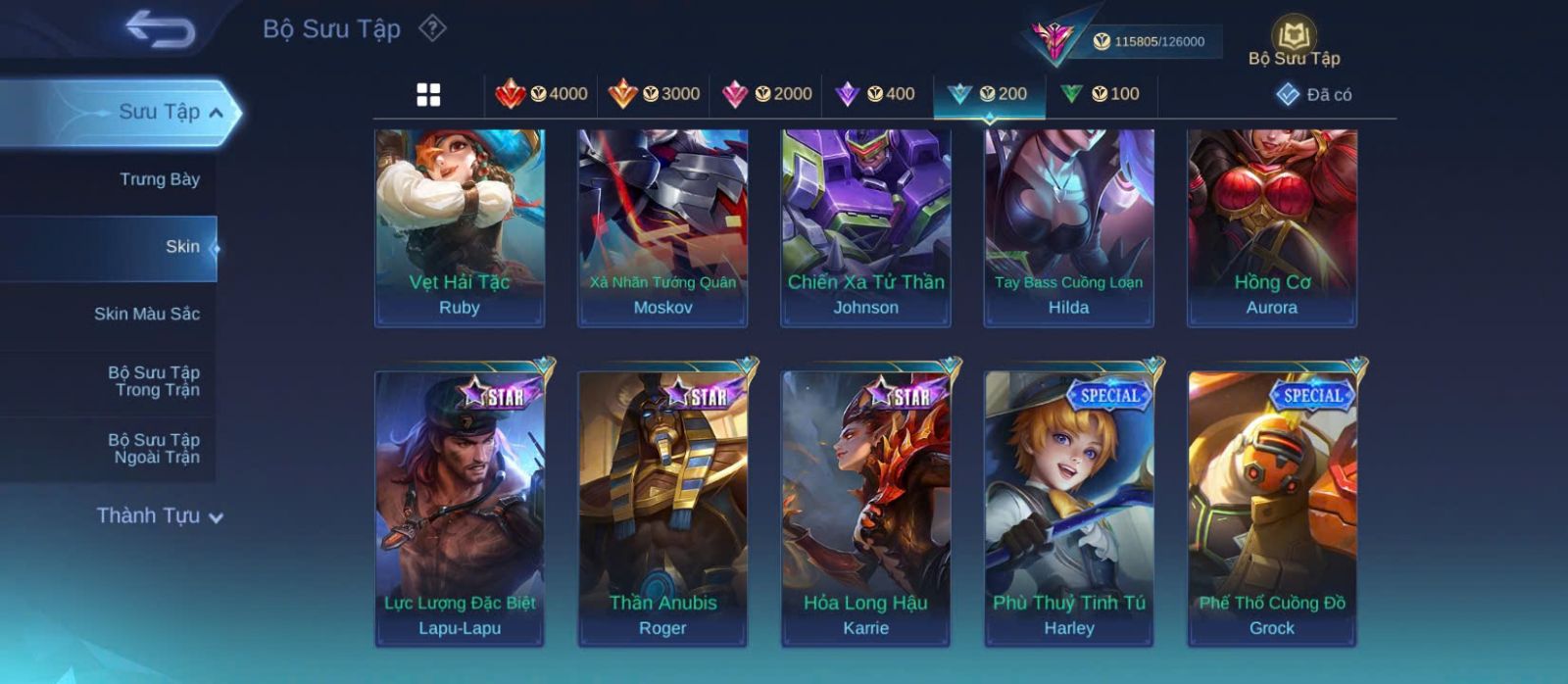
Task: Choose Roger's Thần Anubis skin card
Action: [x=662, y=509]
